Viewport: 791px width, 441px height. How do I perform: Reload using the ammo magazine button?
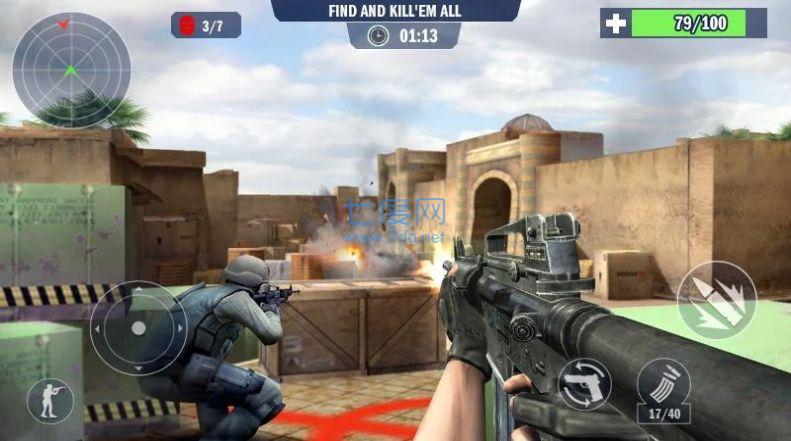point(663,387)
